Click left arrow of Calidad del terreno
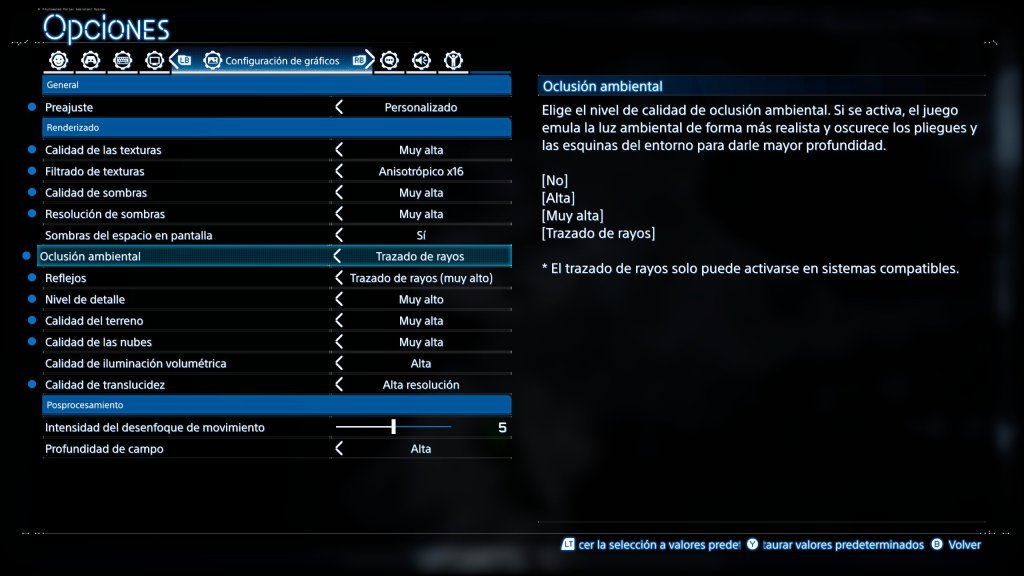This screenshot has height=576, width=1024. click(x=339, y=321)
